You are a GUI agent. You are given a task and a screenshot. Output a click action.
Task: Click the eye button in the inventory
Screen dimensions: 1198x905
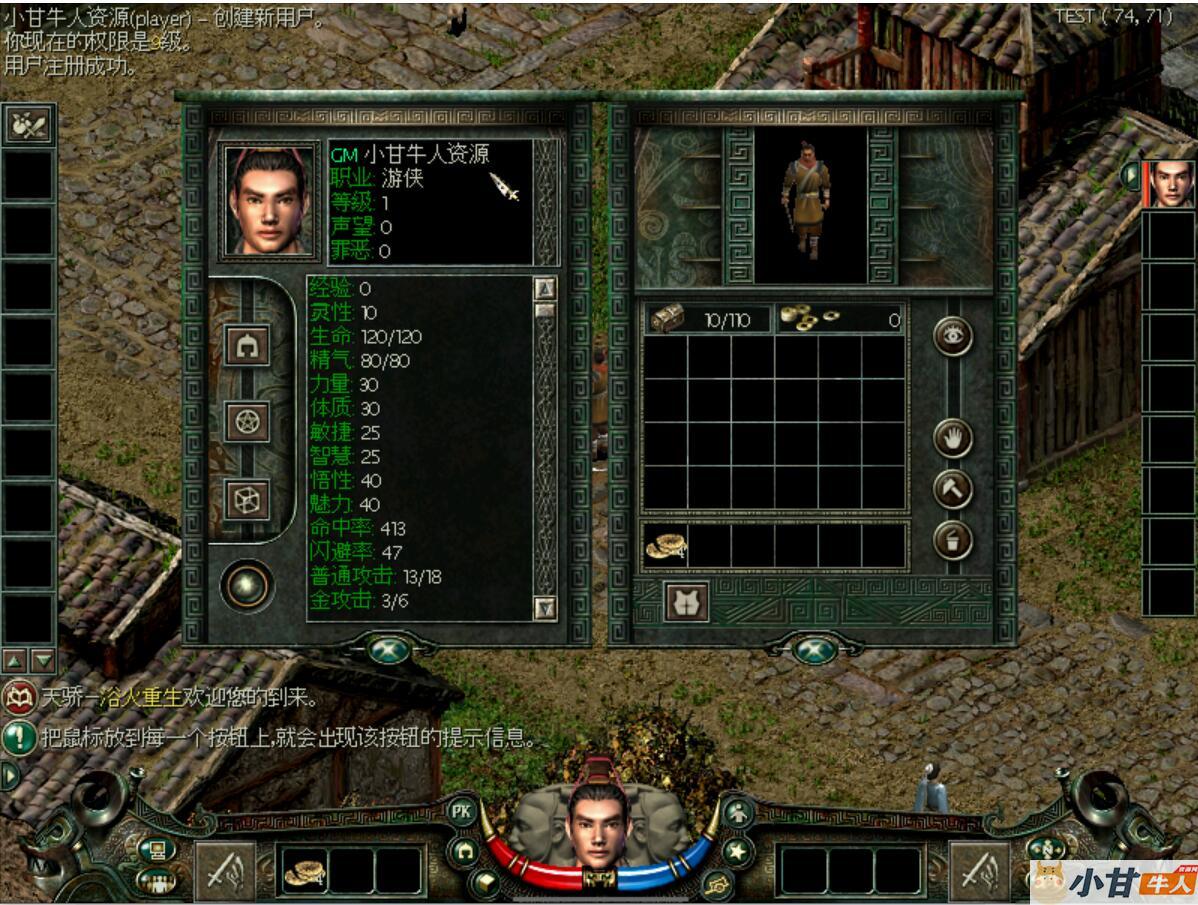[952, 336]
